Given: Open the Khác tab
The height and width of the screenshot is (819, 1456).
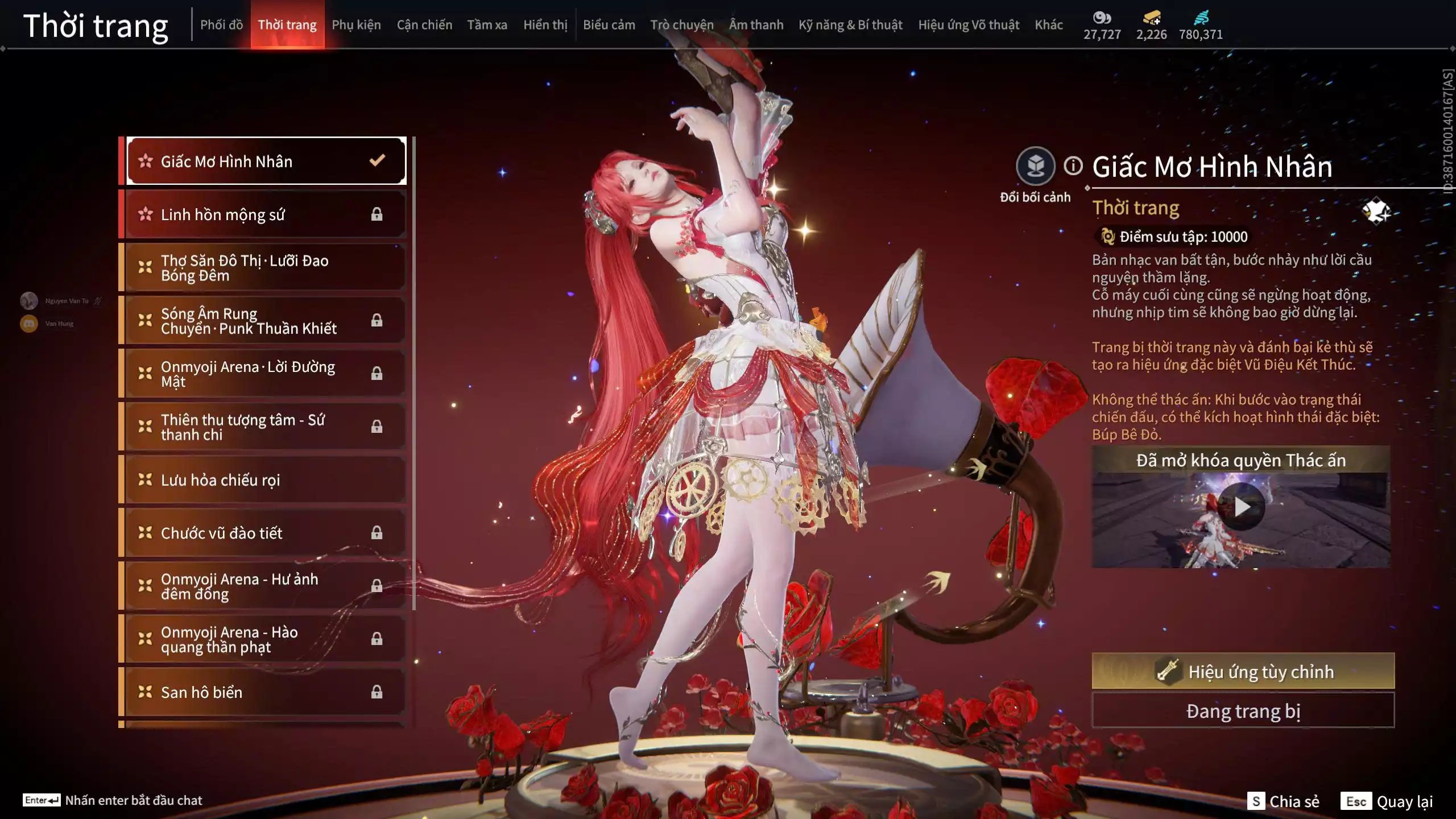Looking at the screenshot, I should (1048, 25).
